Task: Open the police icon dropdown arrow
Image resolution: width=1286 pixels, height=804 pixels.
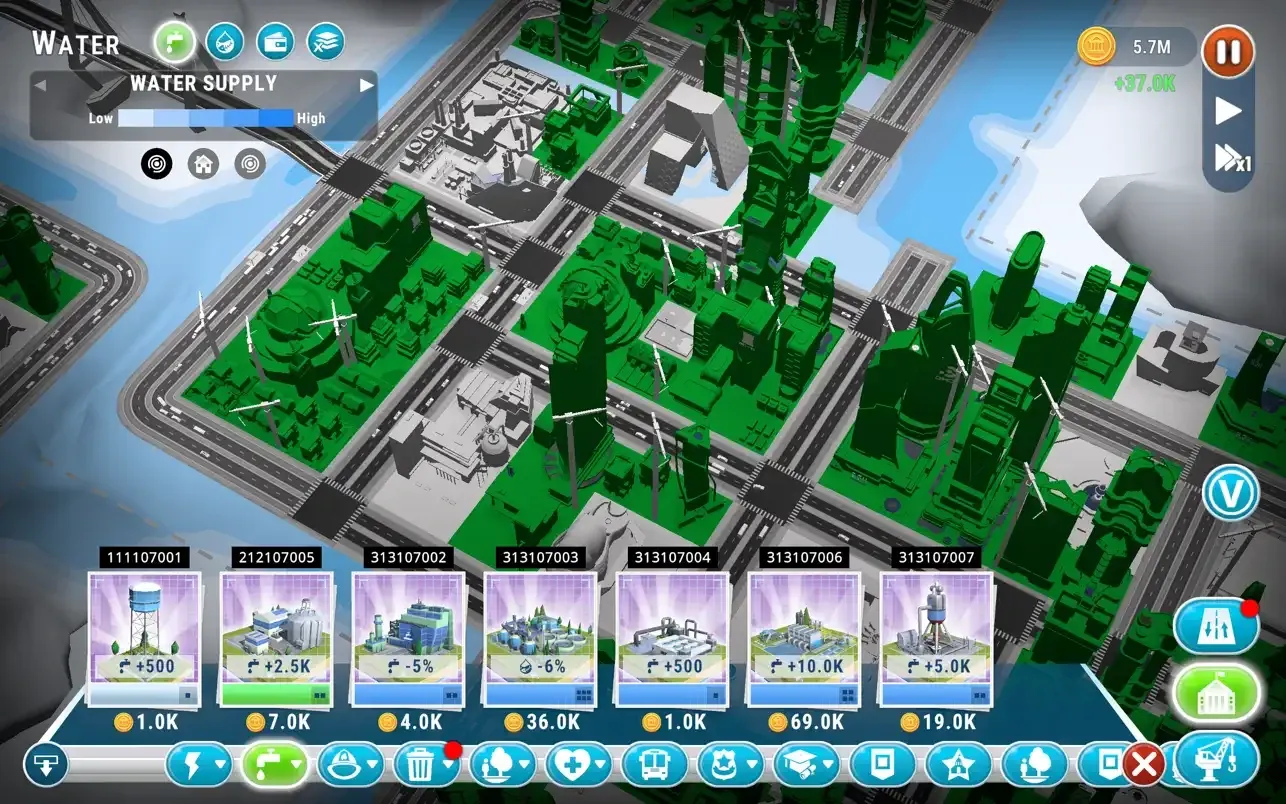Action: point(750,763)
